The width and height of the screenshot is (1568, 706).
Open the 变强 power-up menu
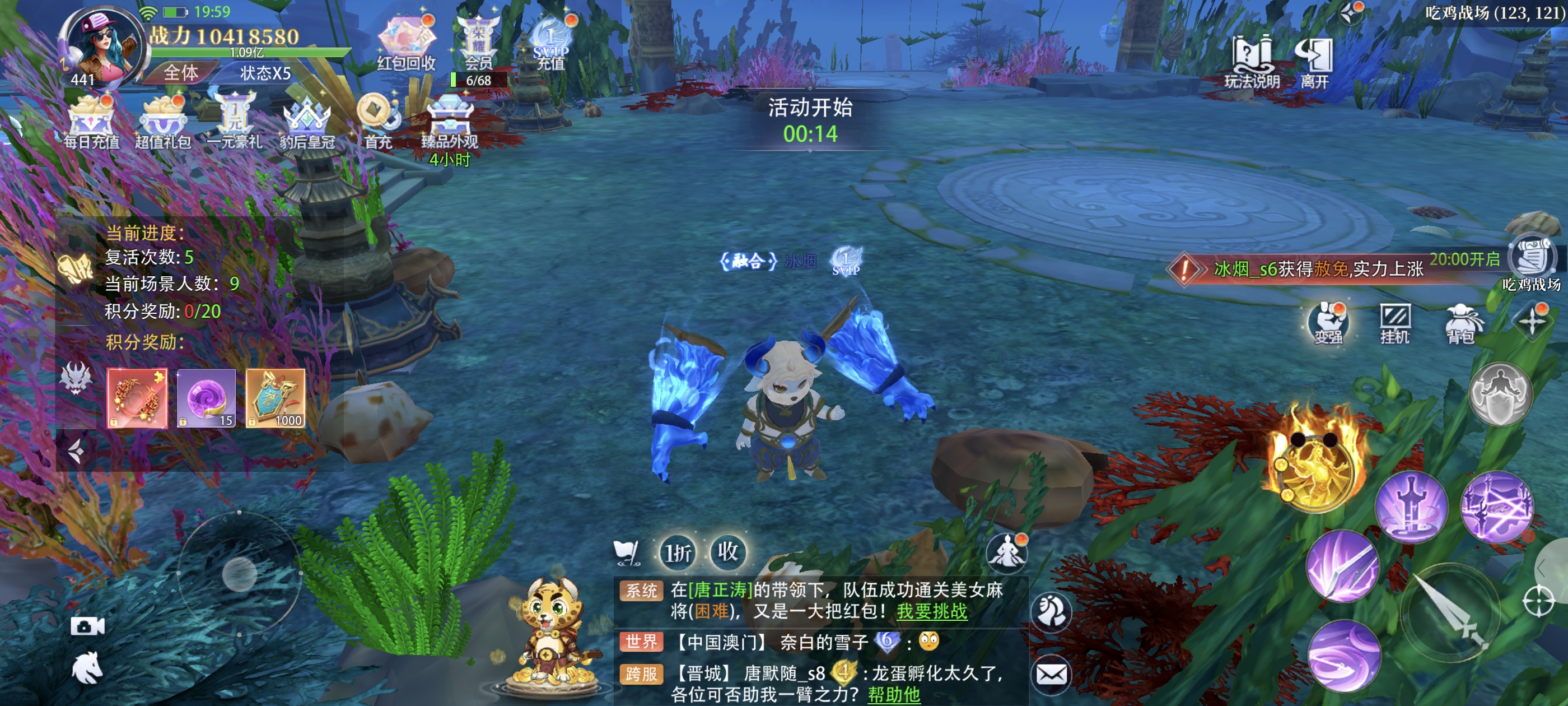pos(1328,323)
